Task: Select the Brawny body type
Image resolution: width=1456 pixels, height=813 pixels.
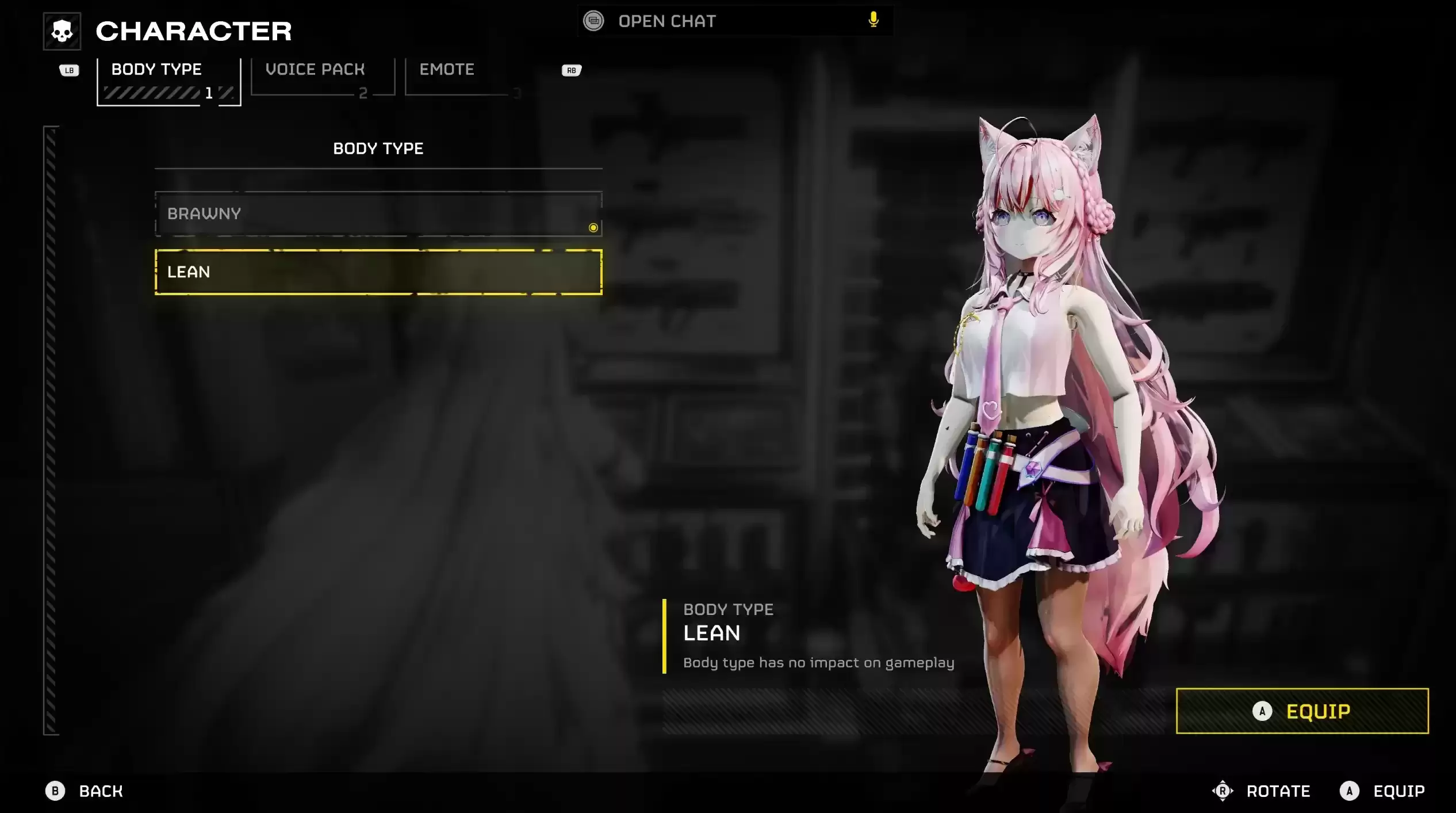Action: point(378,214)
